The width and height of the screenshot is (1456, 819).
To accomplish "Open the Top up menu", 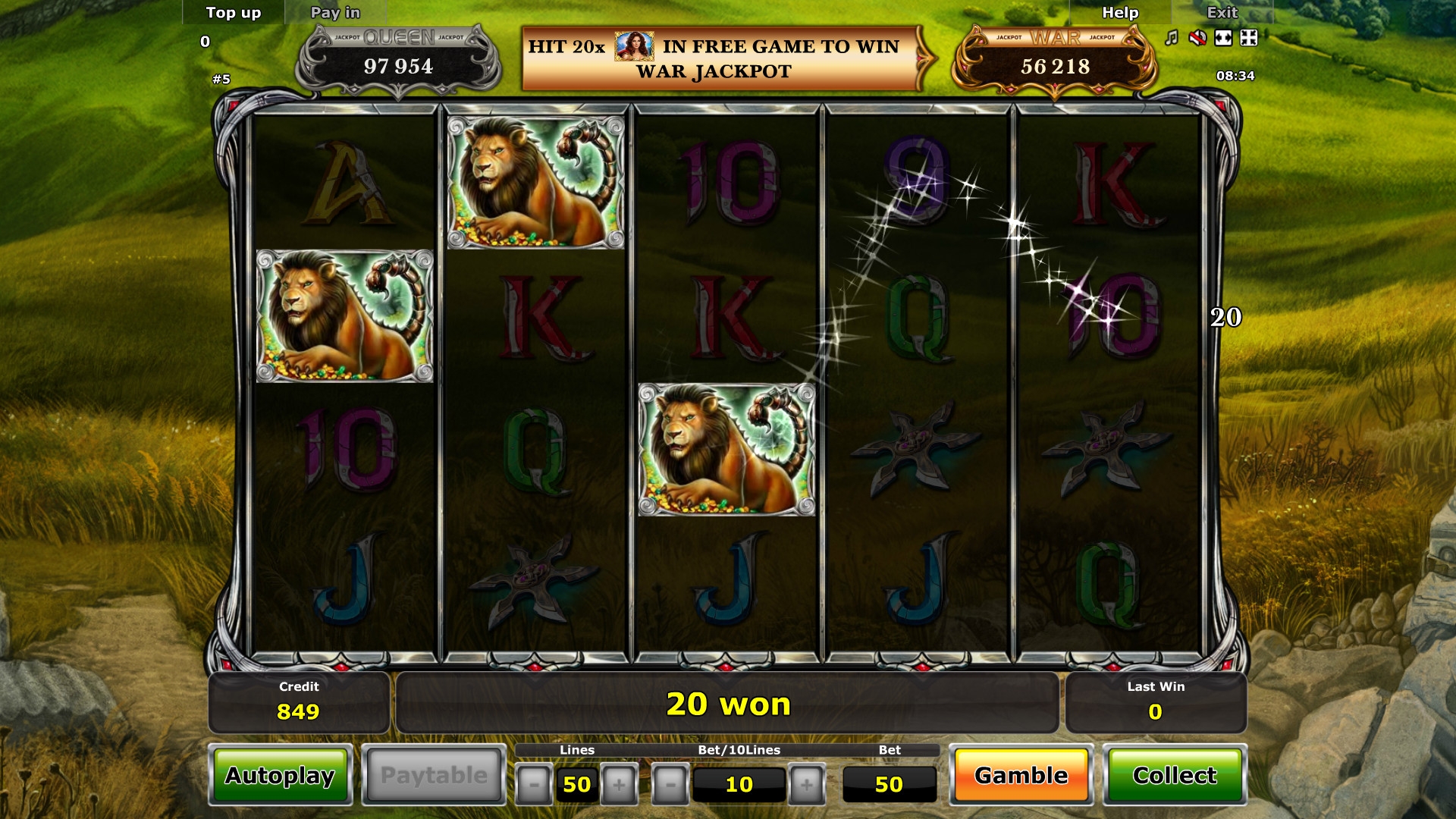I will click(233, 13).
